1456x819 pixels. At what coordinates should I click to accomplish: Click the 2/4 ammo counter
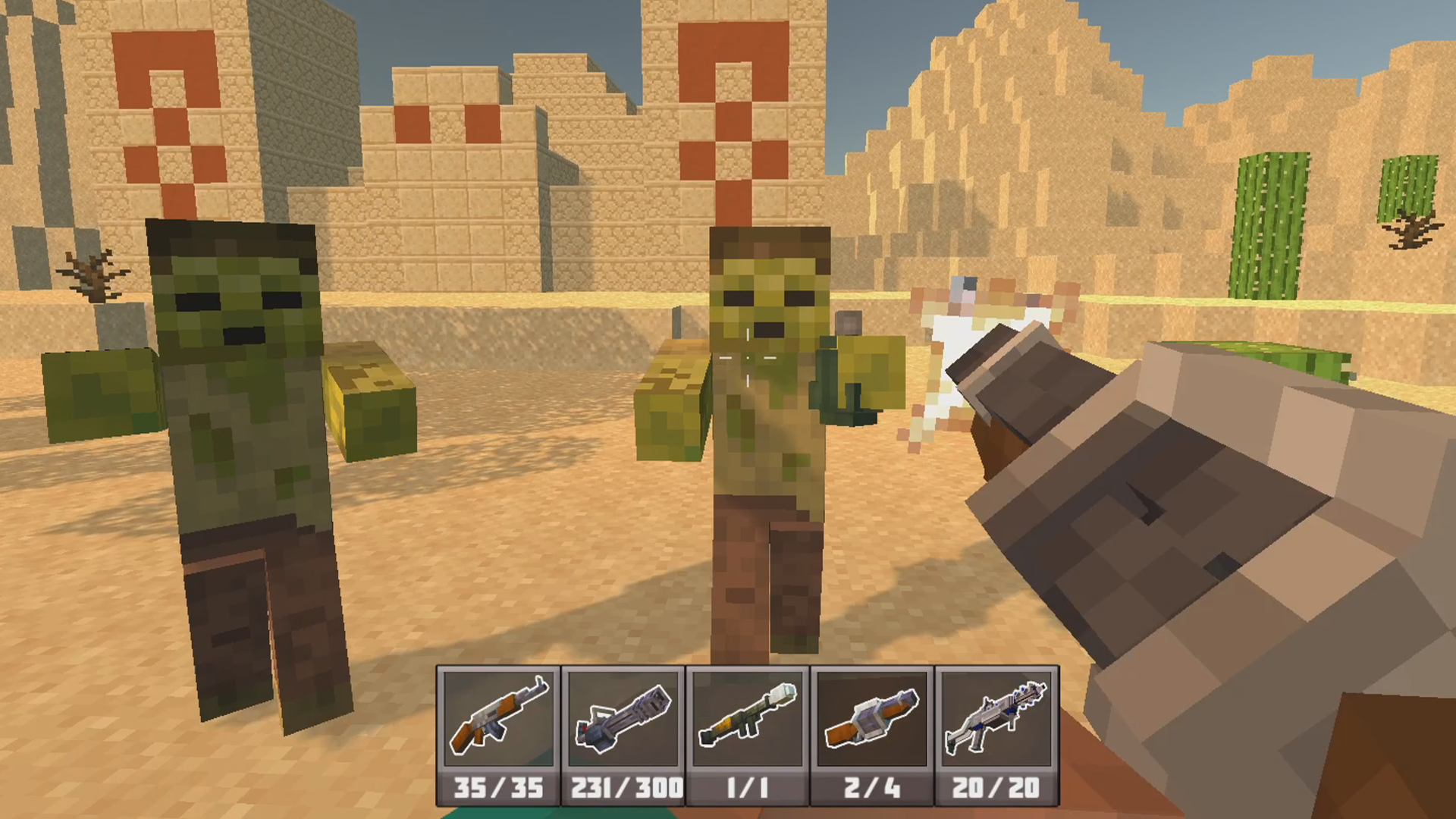(871, 789)
